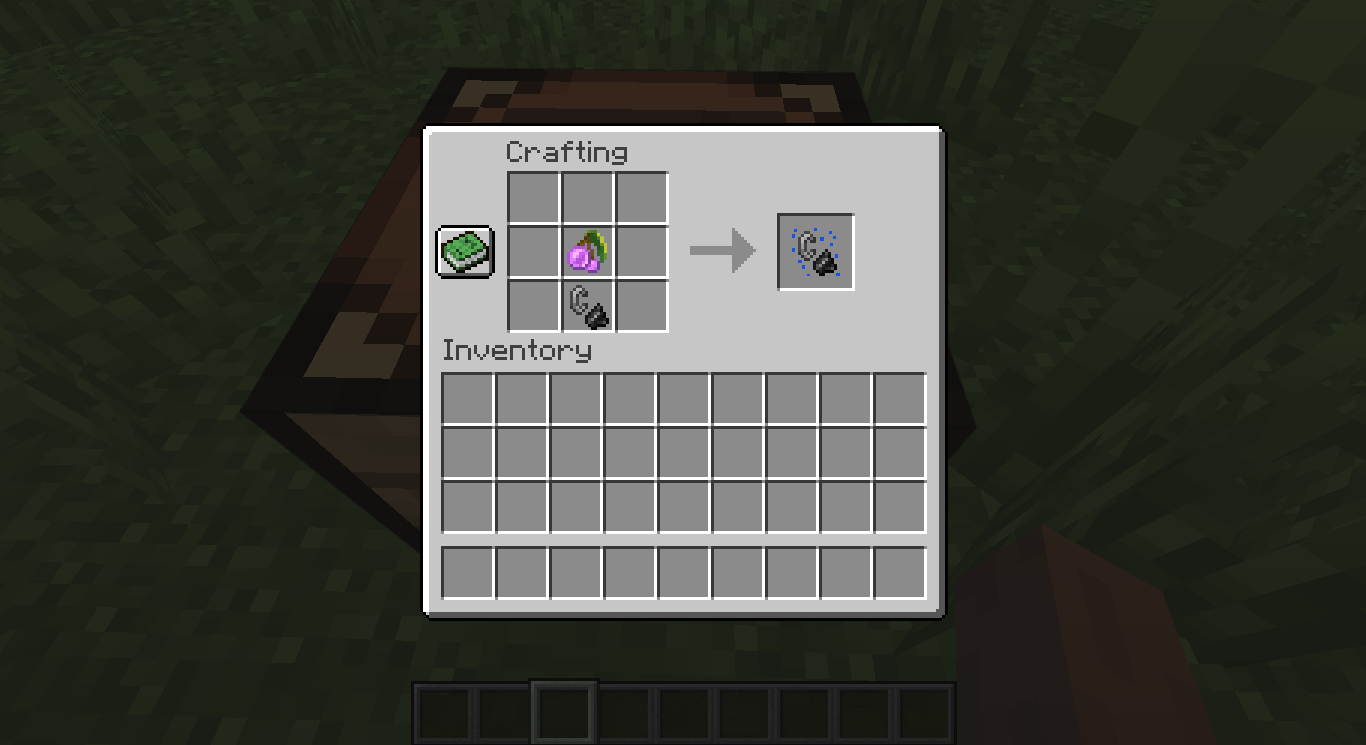Screen dimensions: 1366x745
Task: Select the highlighted hotbar slot
Action: point(565,712)
